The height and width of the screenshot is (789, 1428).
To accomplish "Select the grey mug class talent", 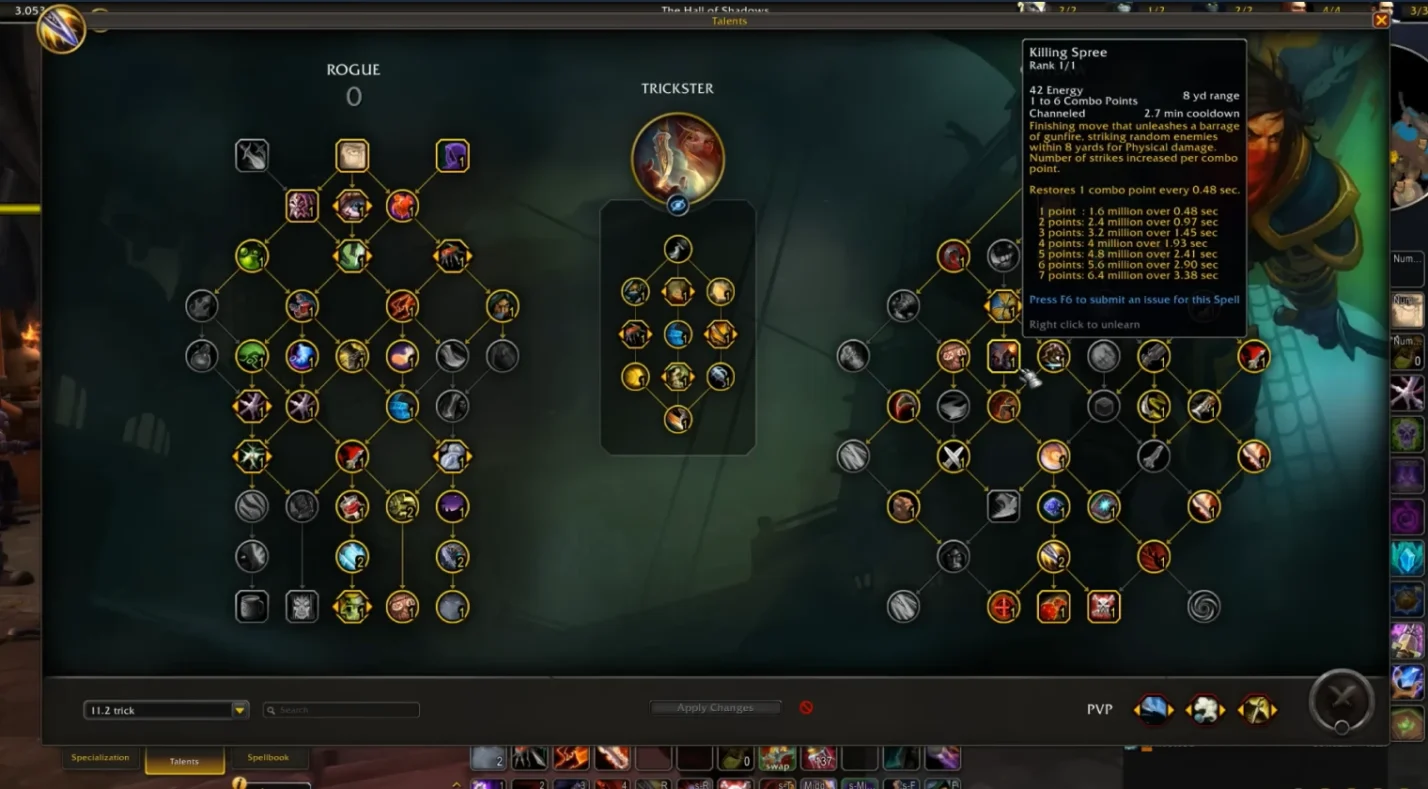I will tap(252, 606).
